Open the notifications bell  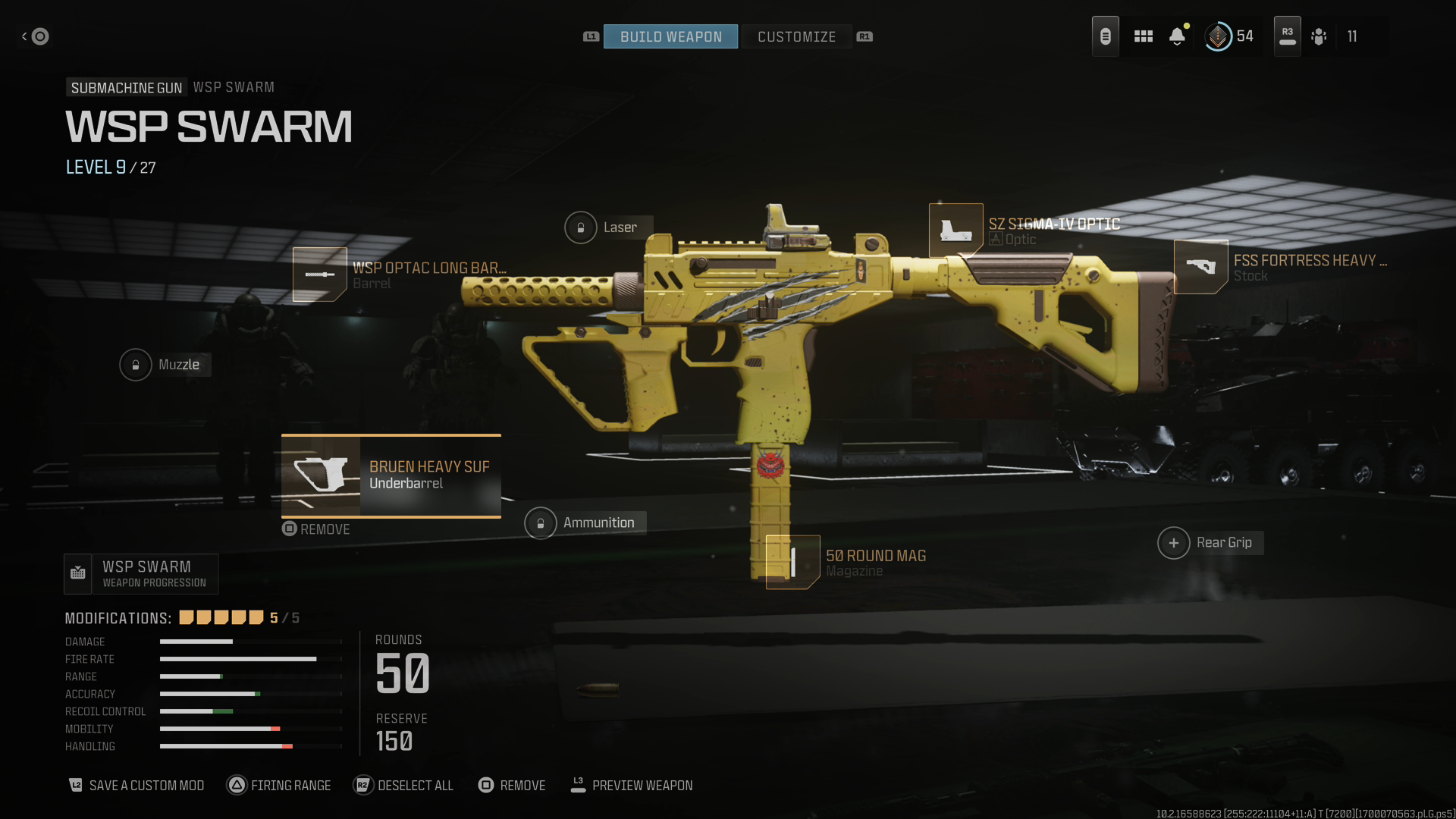point(1177,36)
